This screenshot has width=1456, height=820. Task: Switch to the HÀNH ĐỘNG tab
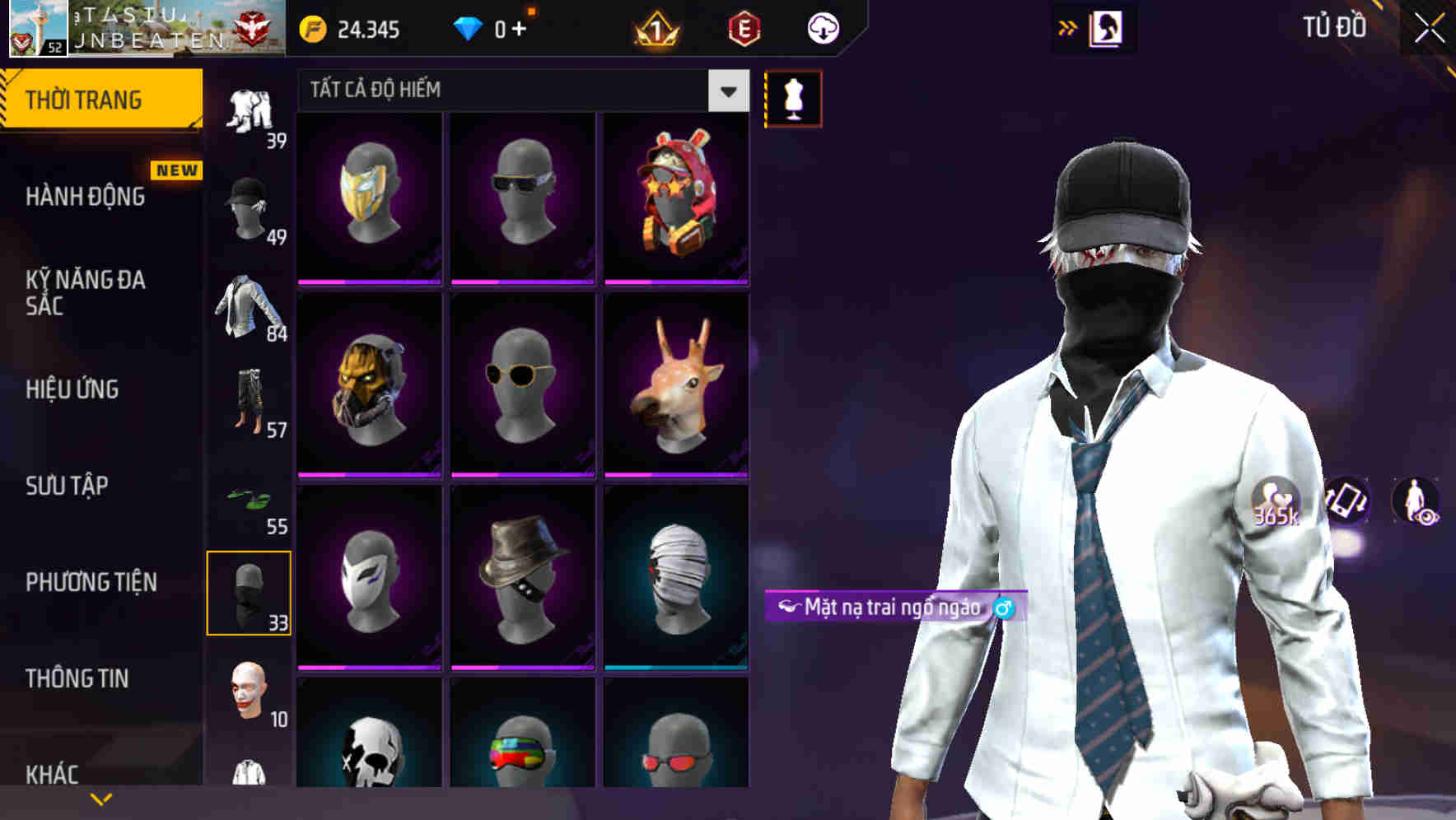86,196
